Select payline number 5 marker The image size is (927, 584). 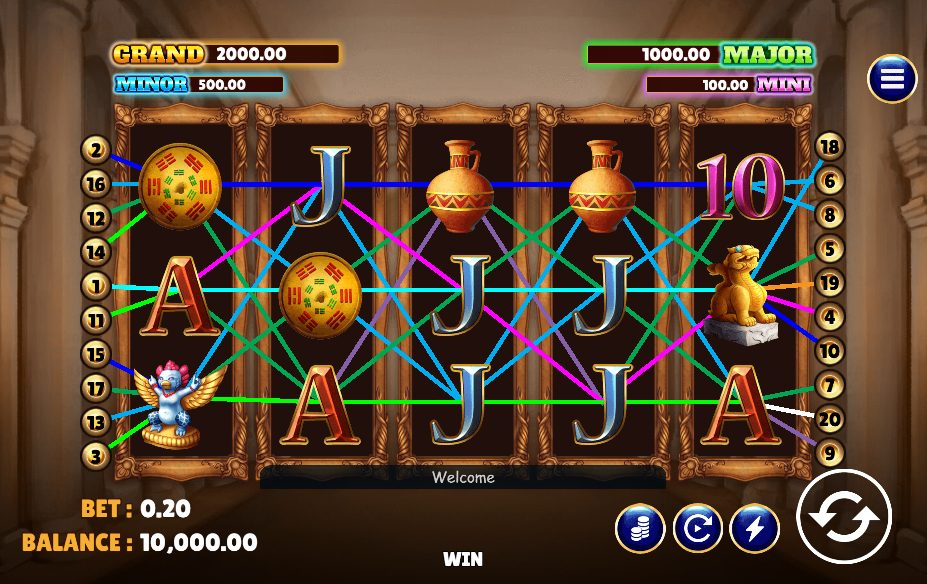(830, 250)
